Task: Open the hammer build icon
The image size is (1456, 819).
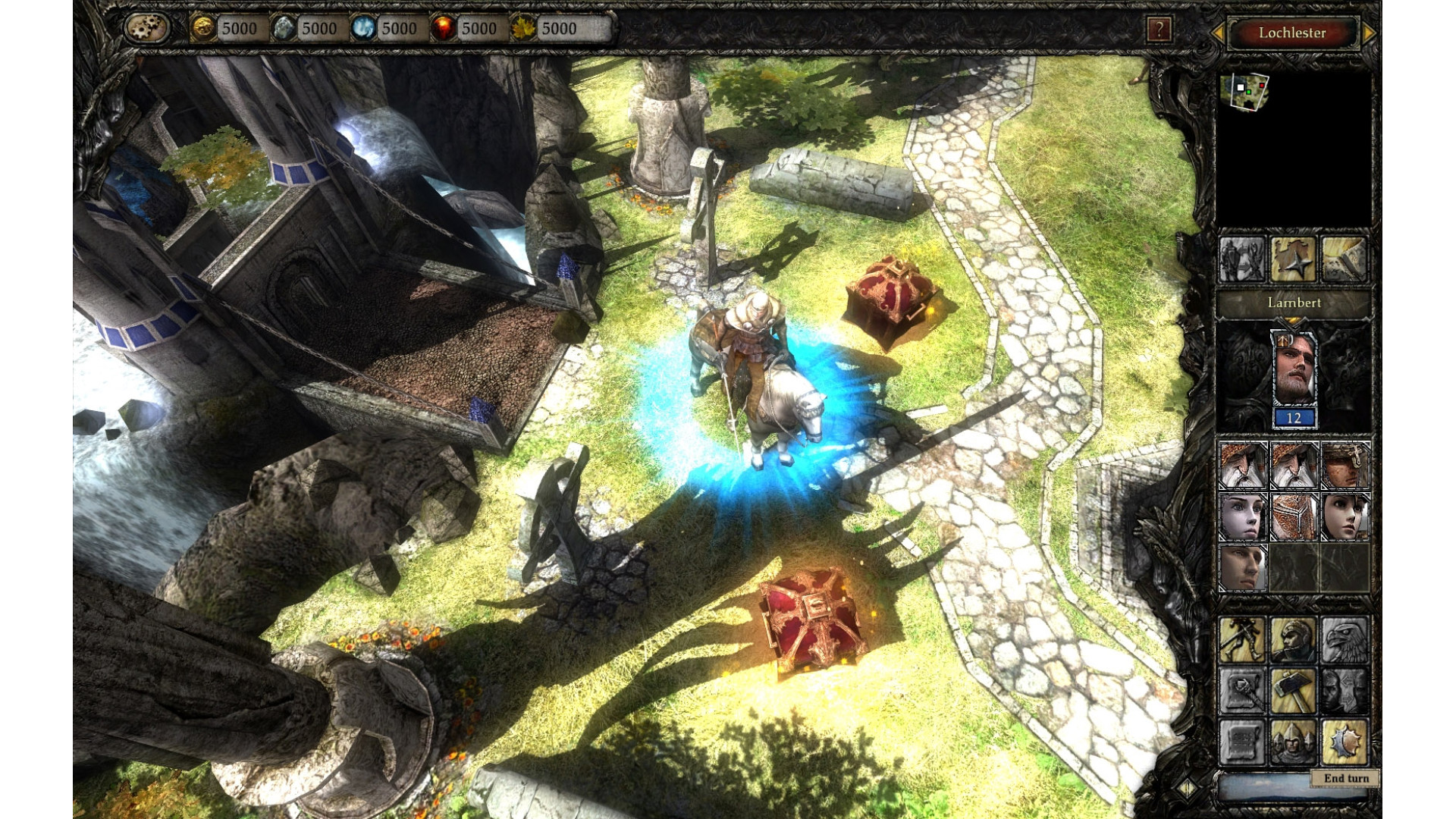Action: pyautogui.click(x=1293, y=690)
